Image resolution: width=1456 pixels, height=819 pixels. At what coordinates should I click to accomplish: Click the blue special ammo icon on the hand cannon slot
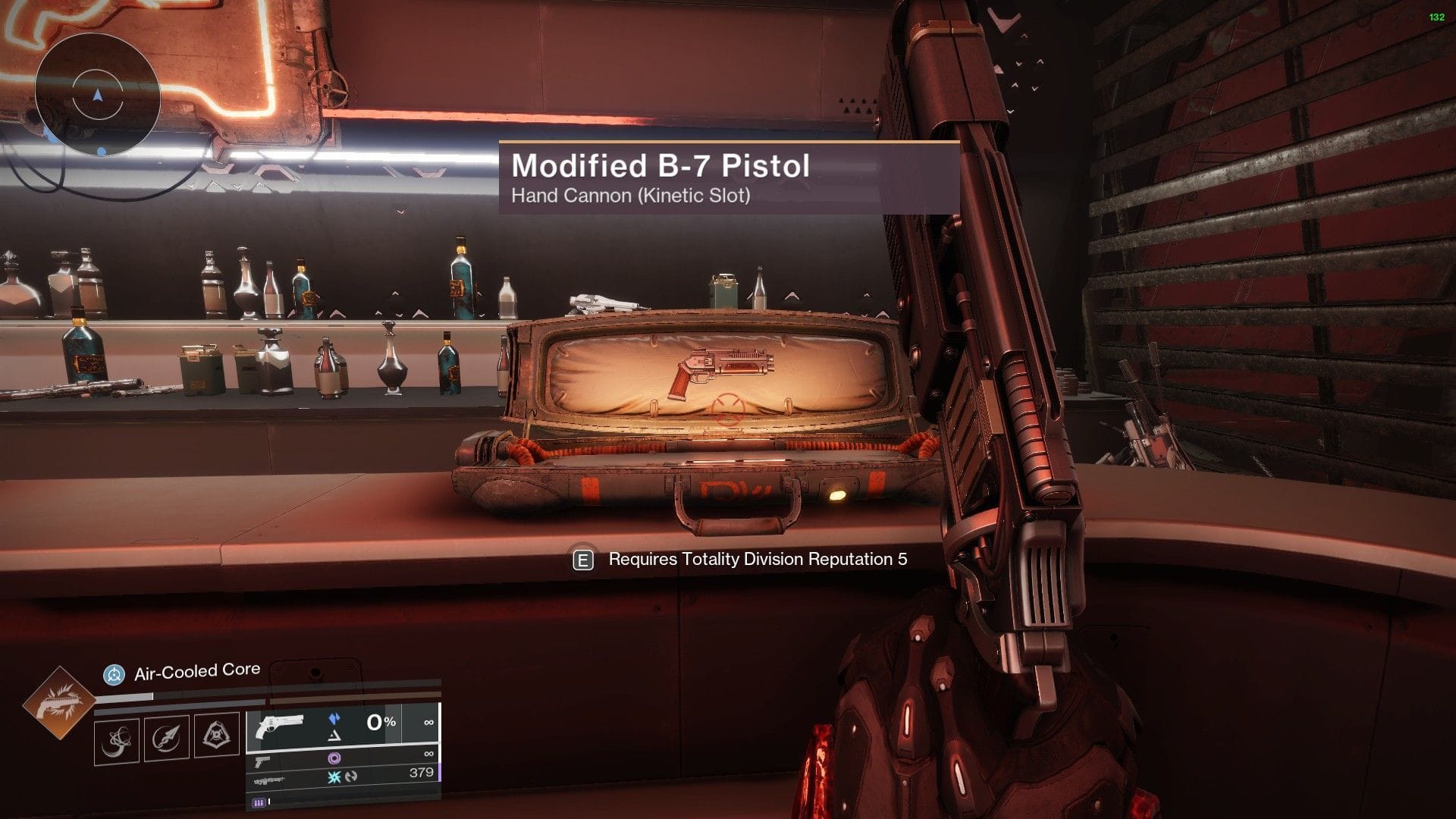tap(335, 719)
